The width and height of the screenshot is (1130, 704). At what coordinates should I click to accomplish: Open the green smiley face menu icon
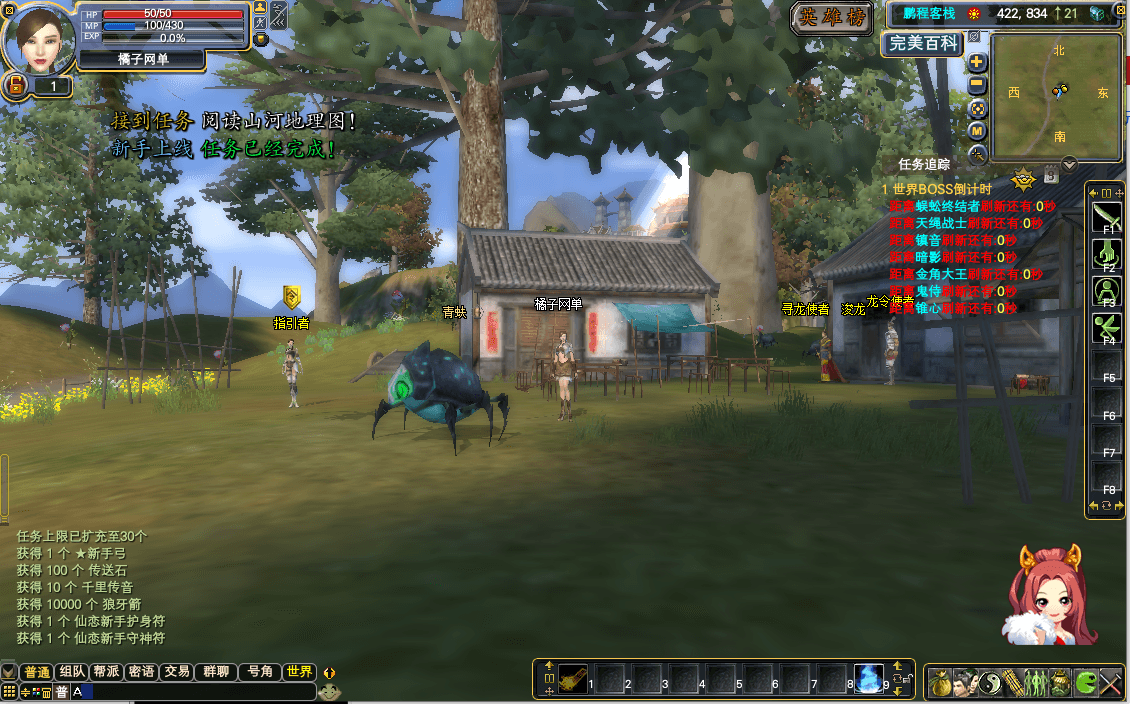click(x=1085, y=683)
